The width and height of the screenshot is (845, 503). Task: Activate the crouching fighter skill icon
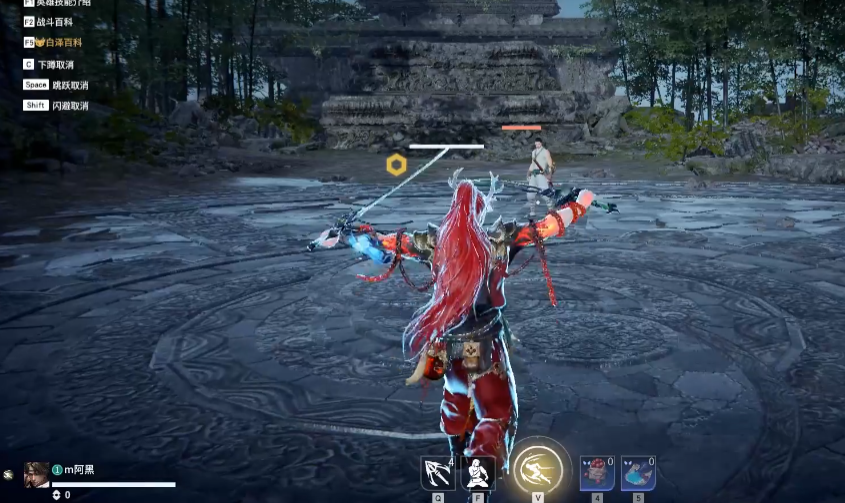coord(478,472)
